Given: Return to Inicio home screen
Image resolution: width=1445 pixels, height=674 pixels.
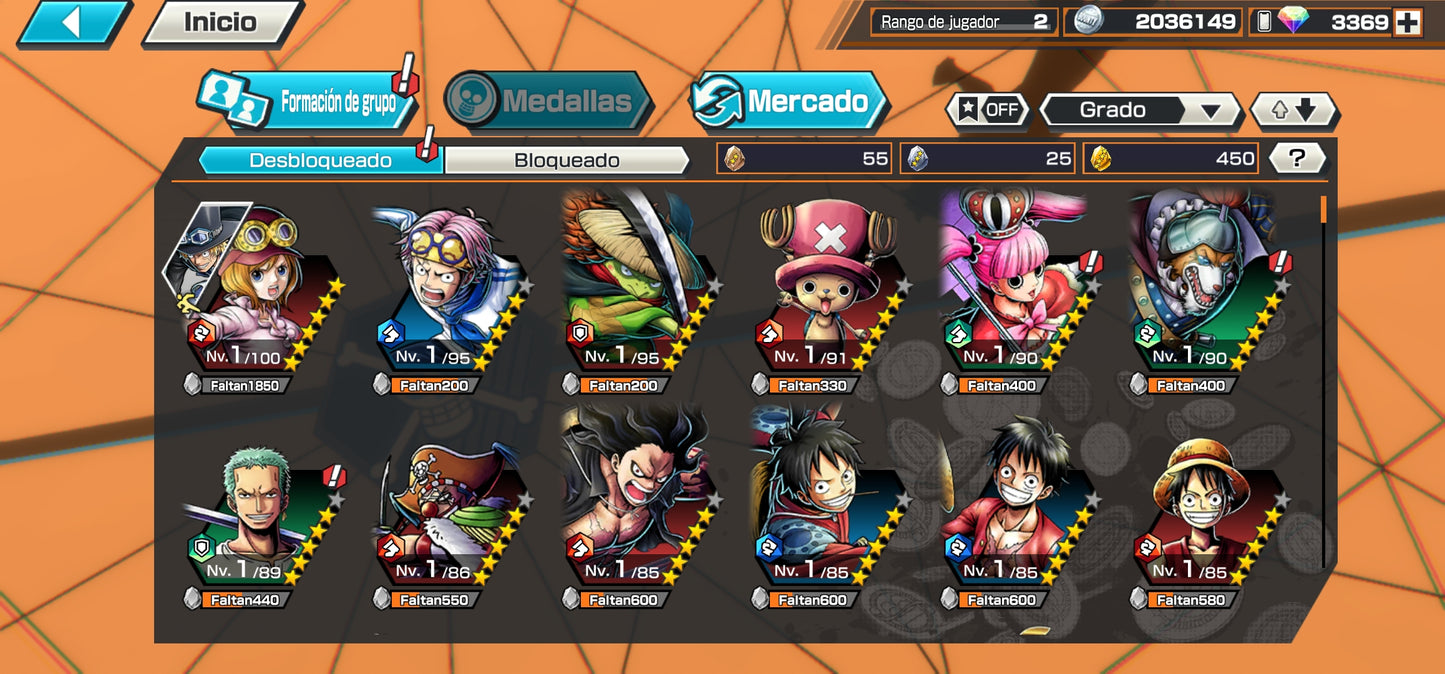Looking at the screenshot, I should pos(221,22).
